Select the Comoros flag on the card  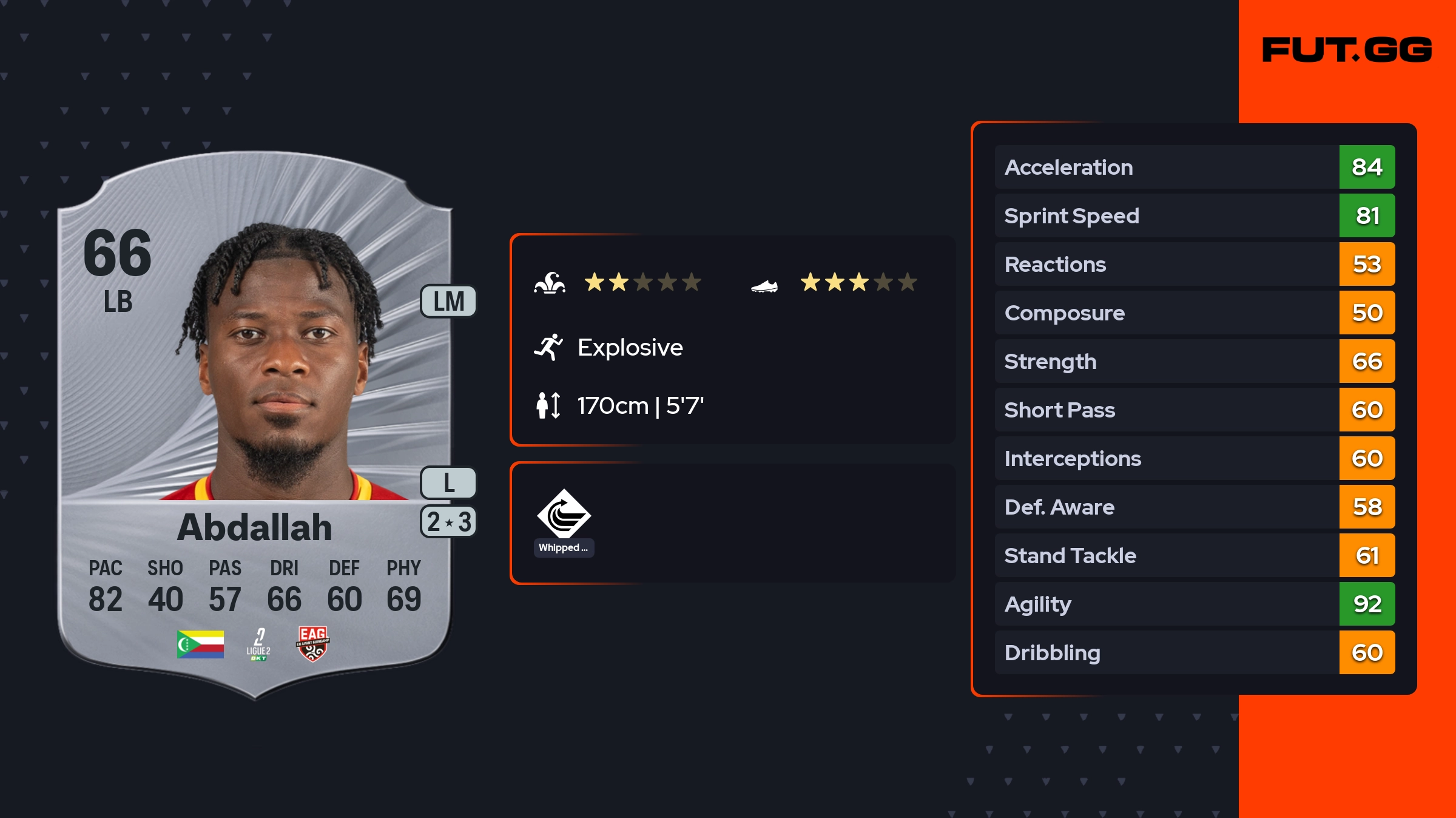coord(200,644)
